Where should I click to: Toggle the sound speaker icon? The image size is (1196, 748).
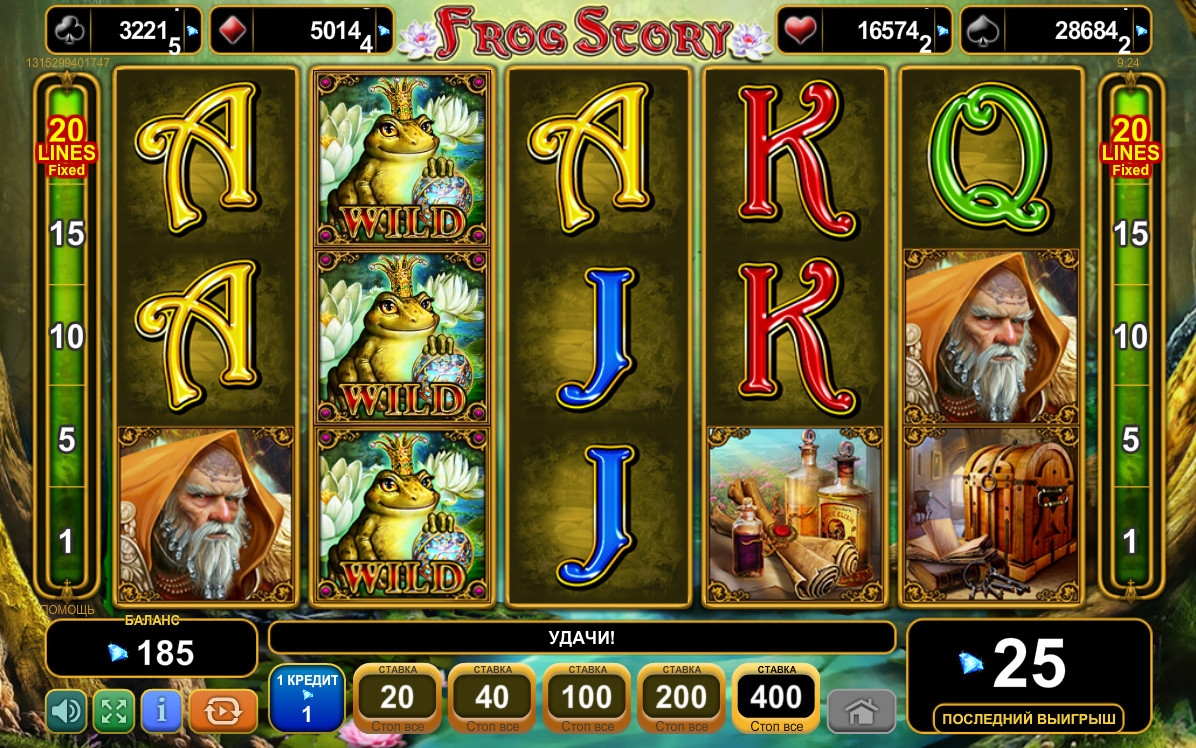[67, 712]
